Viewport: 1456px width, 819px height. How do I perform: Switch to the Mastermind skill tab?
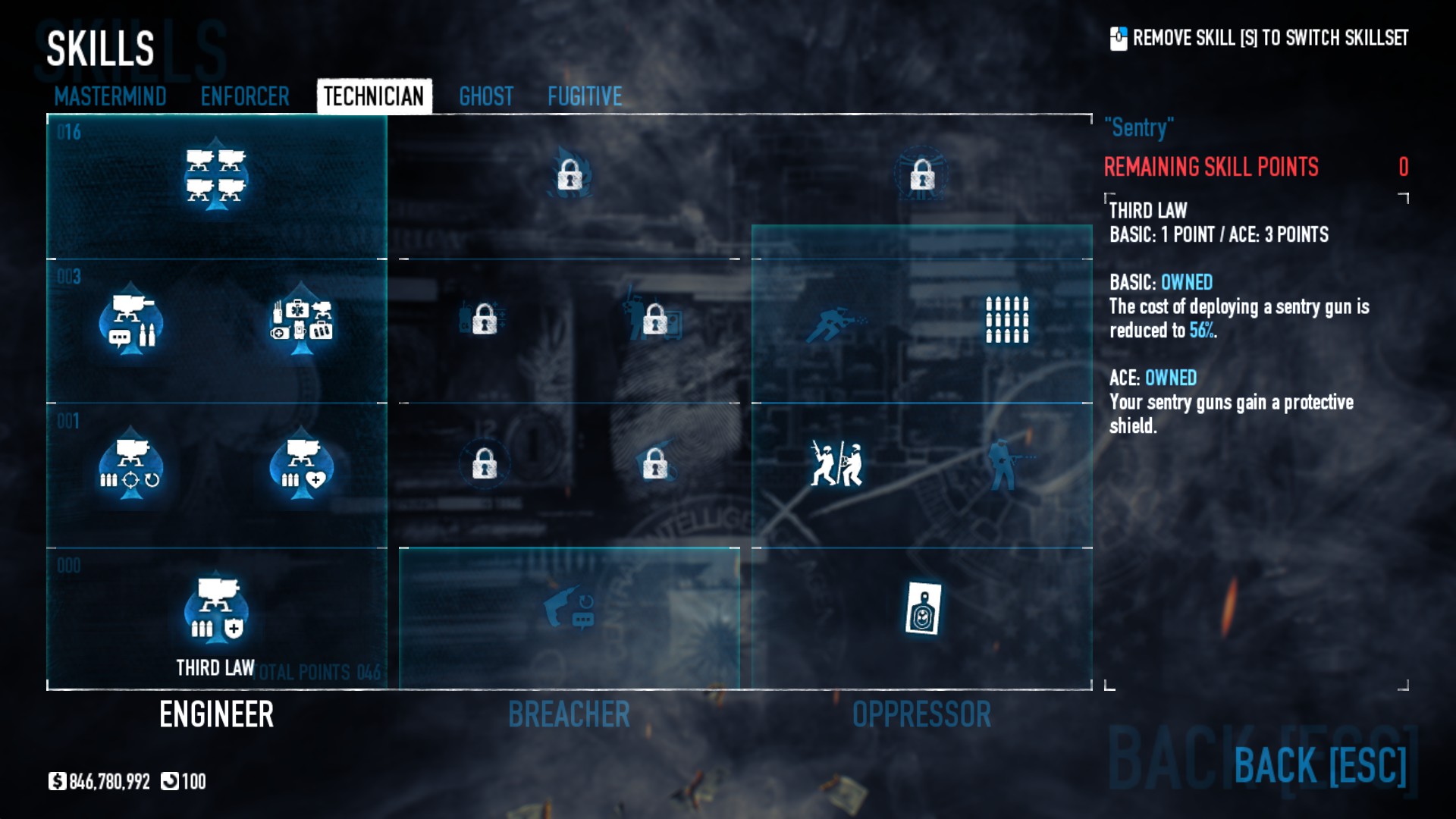pos(110,96)
